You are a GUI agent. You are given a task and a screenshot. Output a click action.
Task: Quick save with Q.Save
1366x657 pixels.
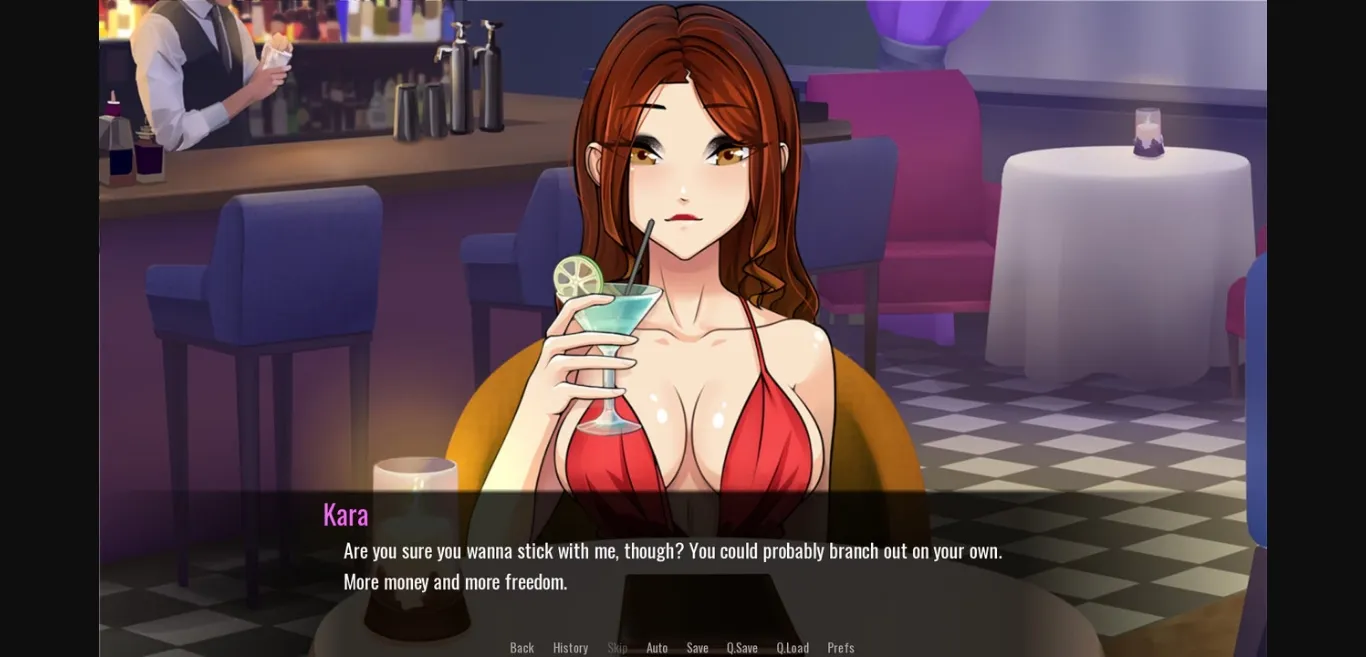coord(741,647)
